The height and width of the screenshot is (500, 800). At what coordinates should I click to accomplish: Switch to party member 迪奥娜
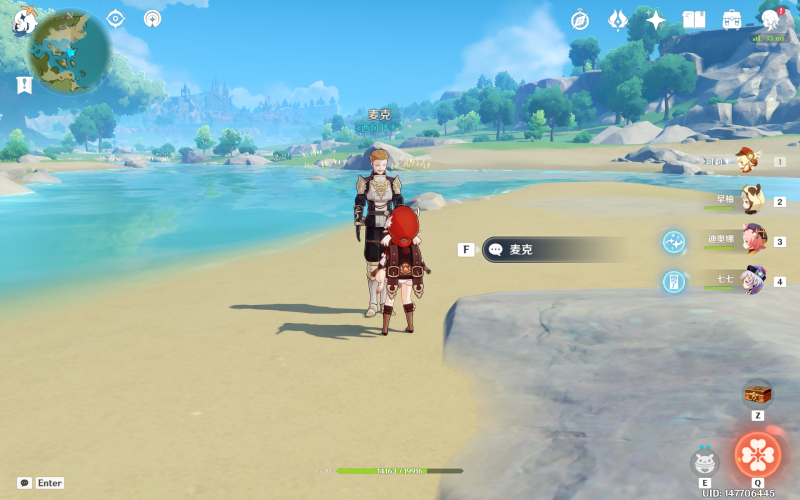752,241
